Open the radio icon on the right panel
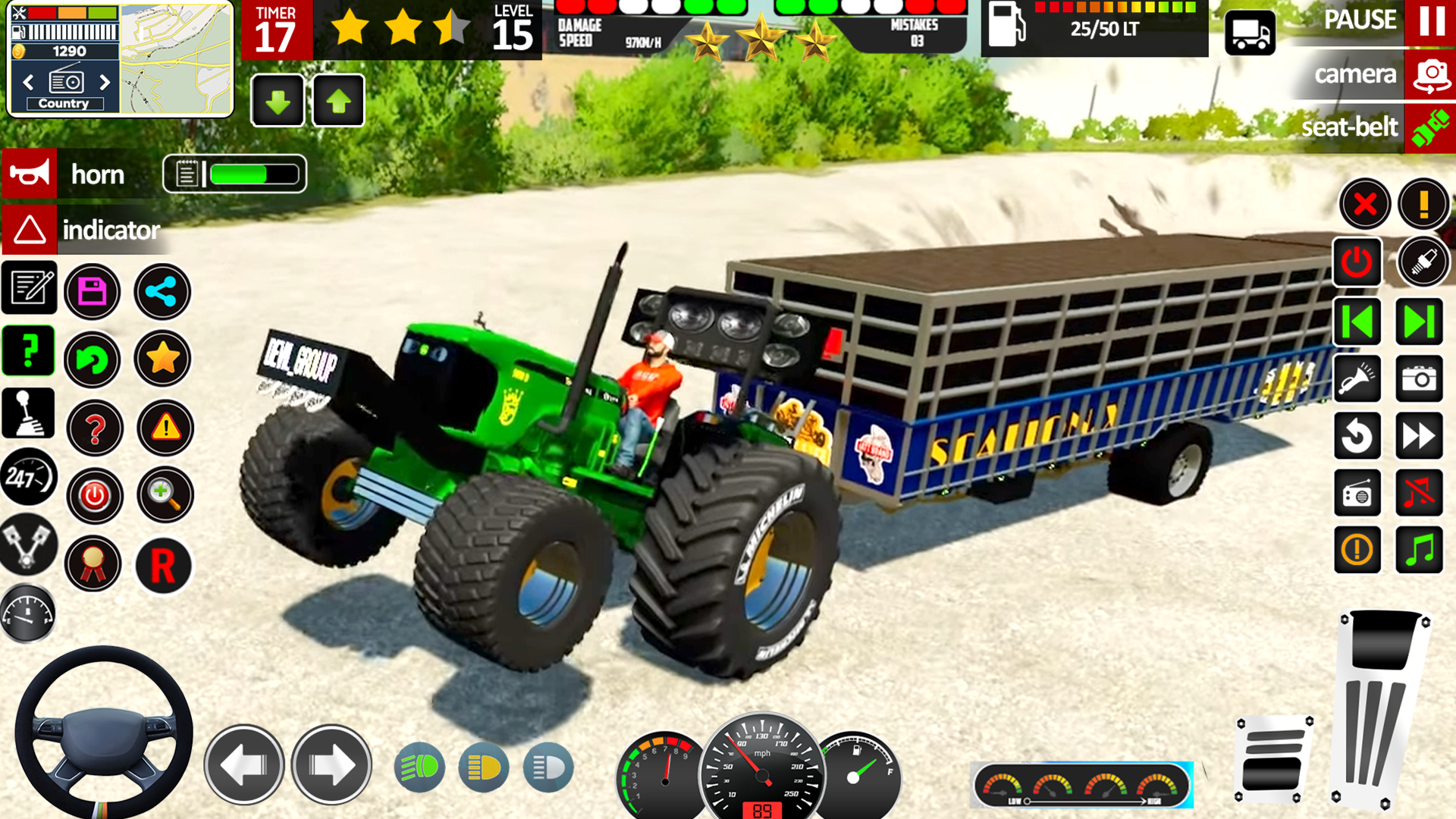This screenshot has height=819, width=1456. click(x=1357, y=494)
